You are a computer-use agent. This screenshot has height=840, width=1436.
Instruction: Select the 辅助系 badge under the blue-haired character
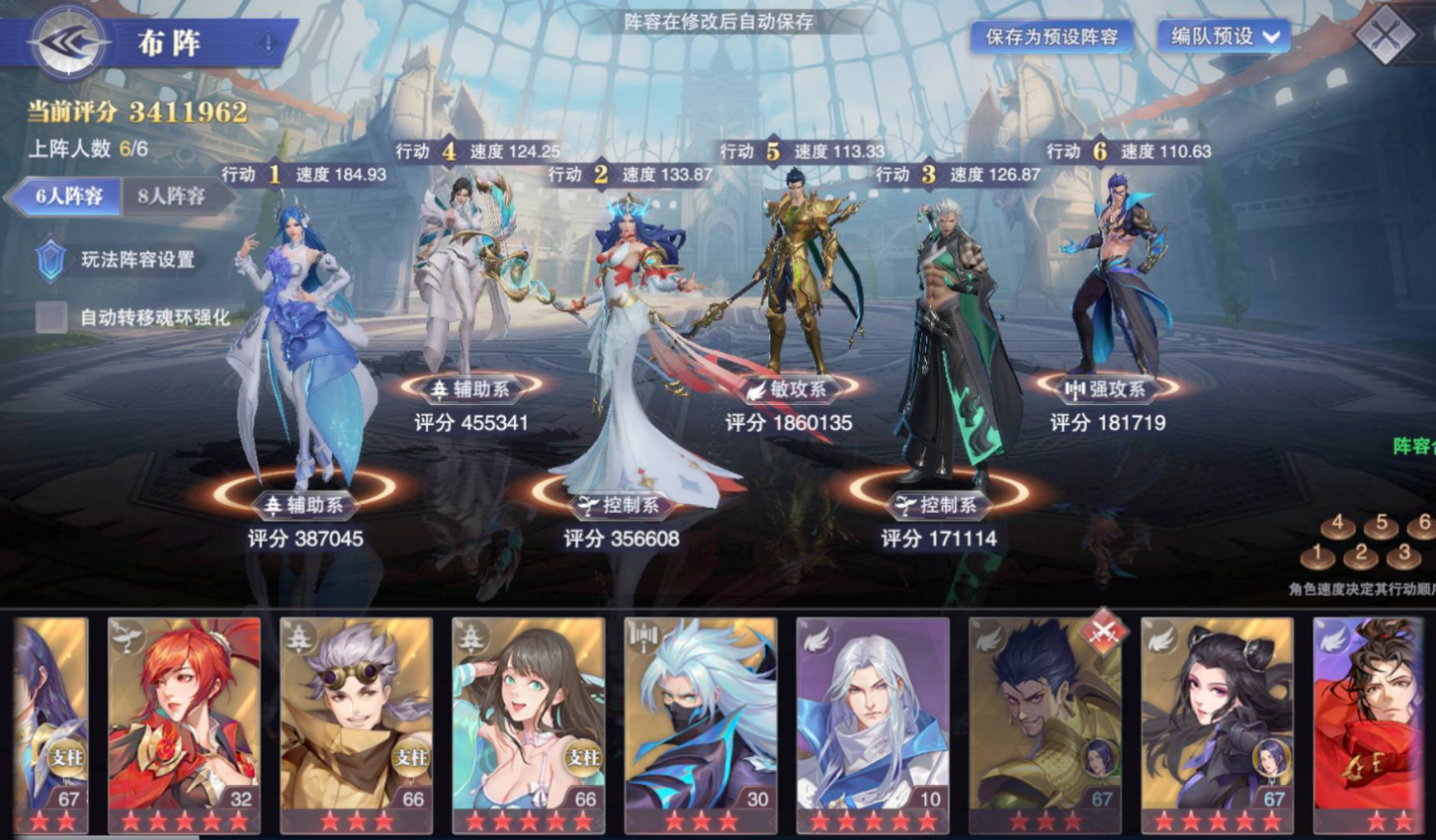point(306,505)
